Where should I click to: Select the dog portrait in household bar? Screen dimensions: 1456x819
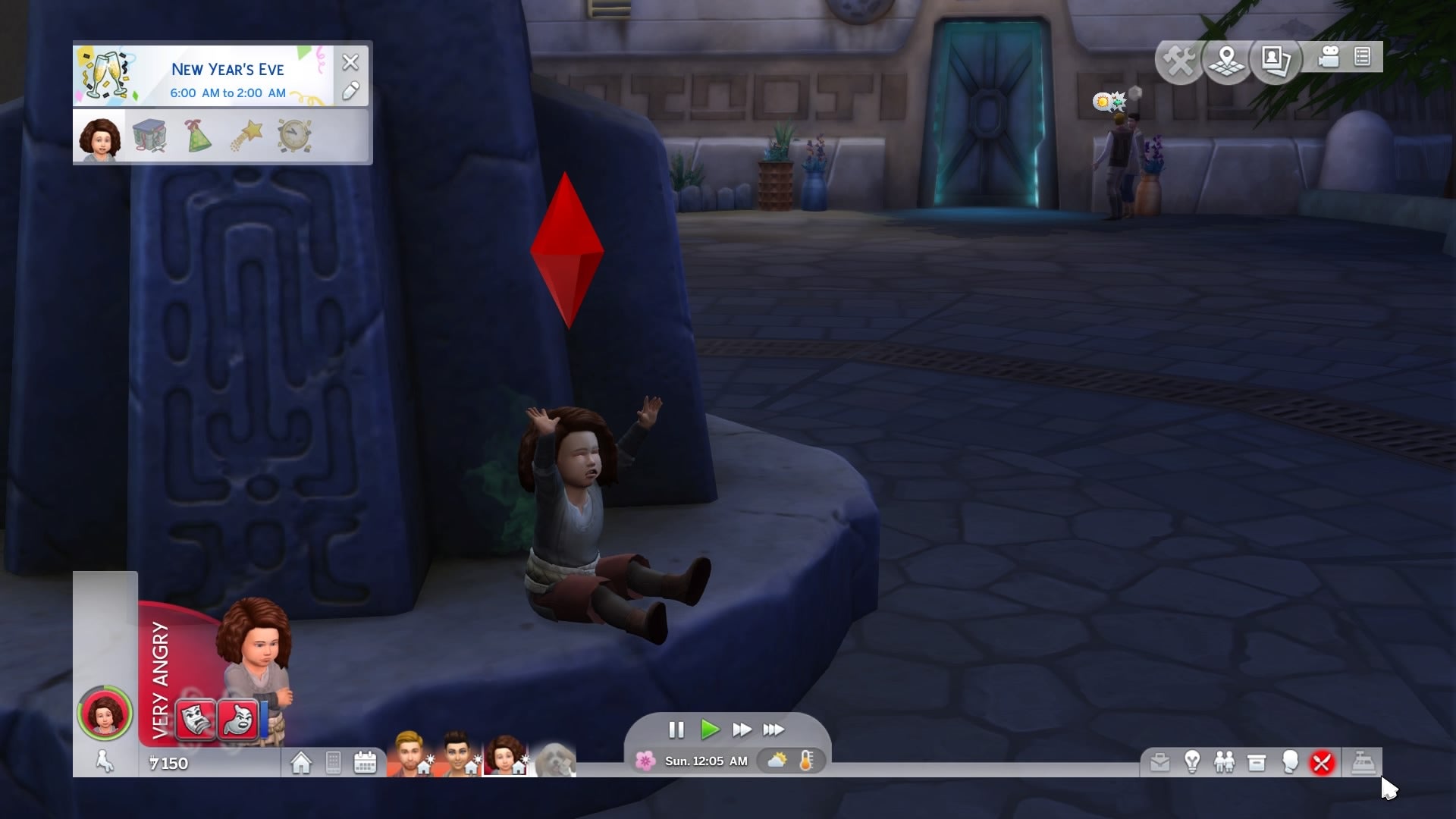pos(555,758)
